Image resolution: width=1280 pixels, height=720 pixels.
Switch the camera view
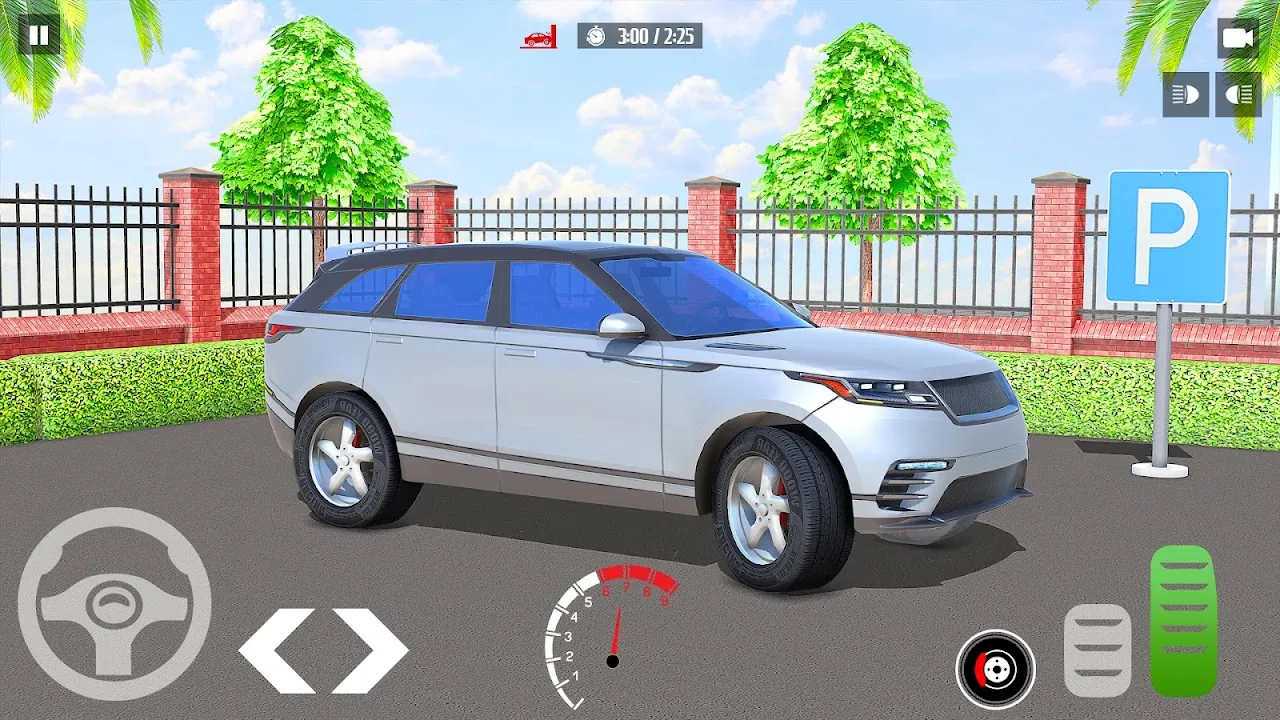(x=1238, y=38)
